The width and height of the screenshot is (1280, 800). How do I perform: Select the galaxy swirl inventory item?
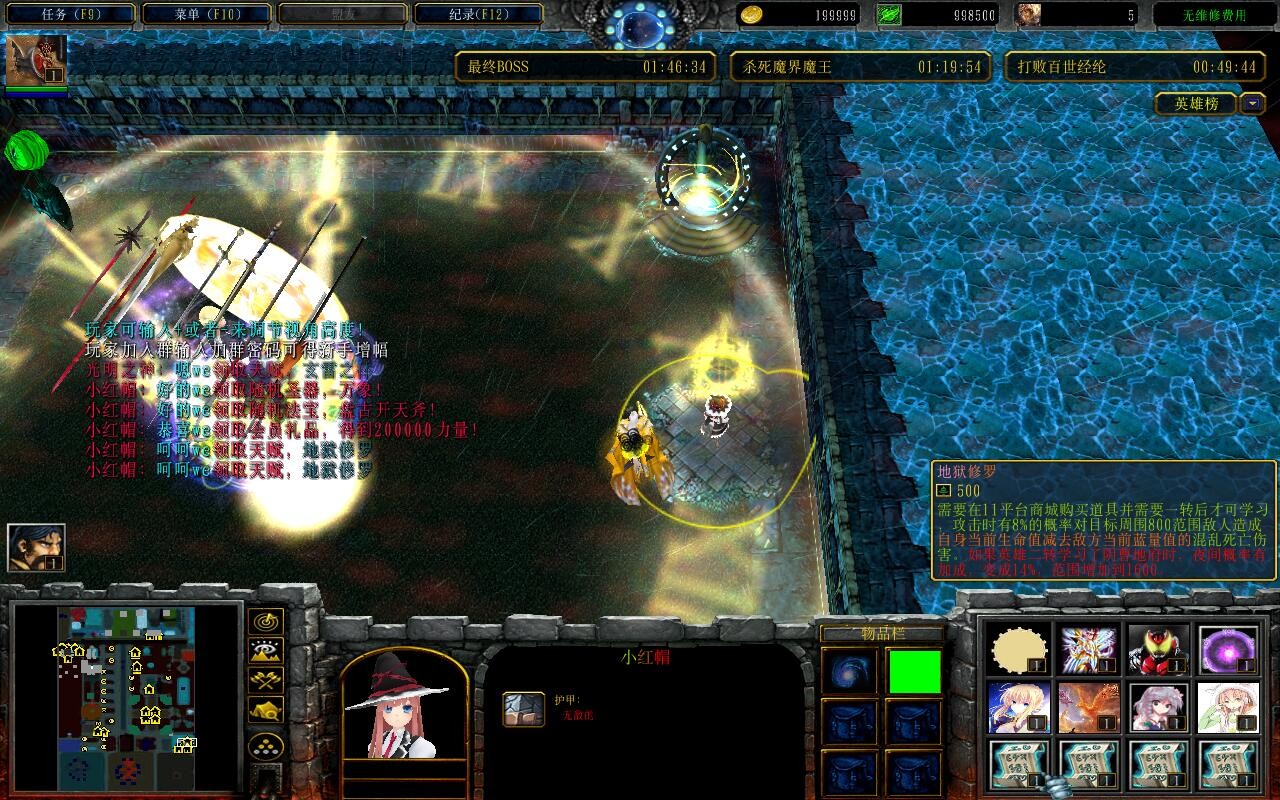[849, 672]
